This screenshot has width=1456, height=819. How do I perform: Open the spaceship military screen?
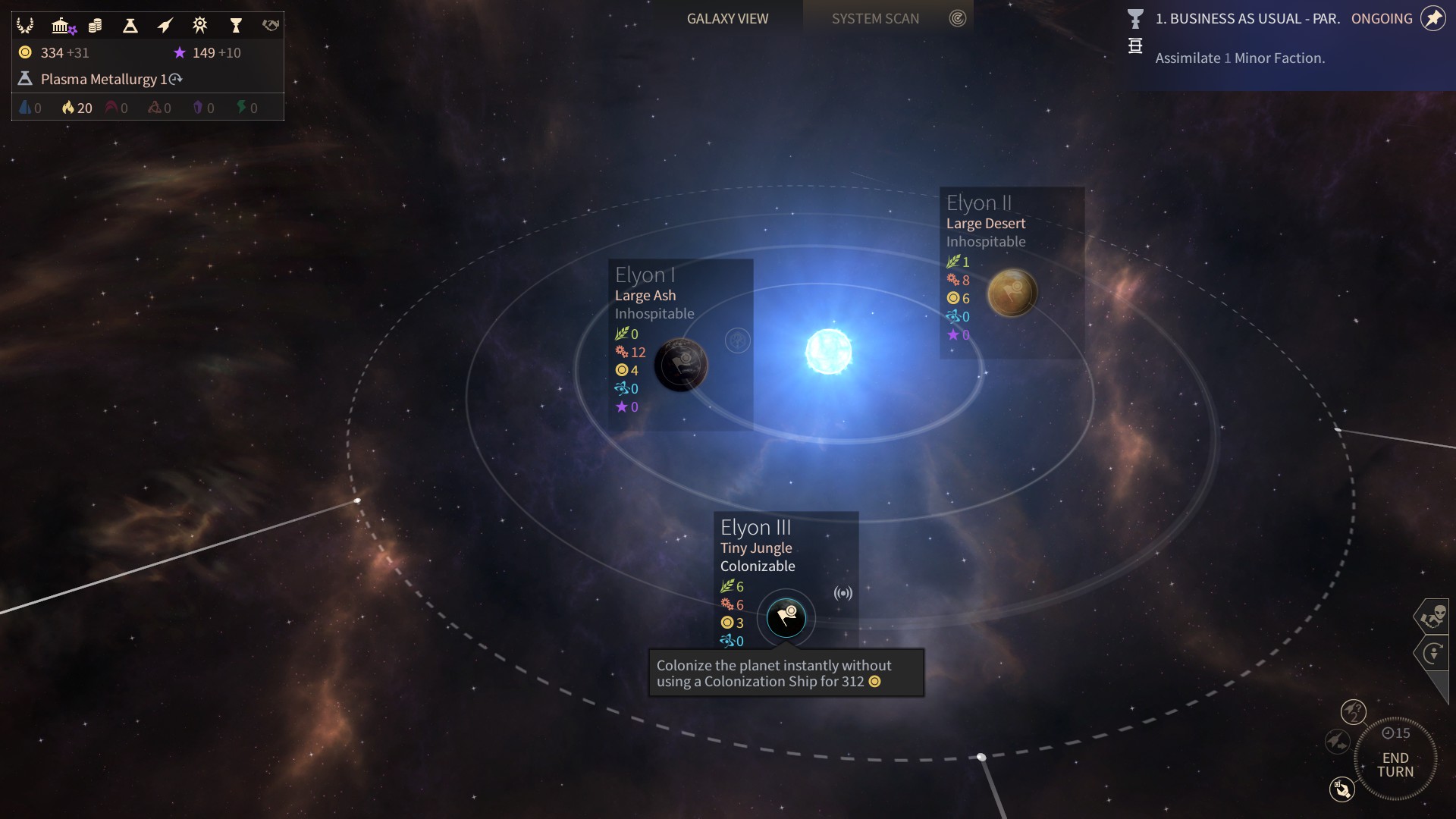165,26
